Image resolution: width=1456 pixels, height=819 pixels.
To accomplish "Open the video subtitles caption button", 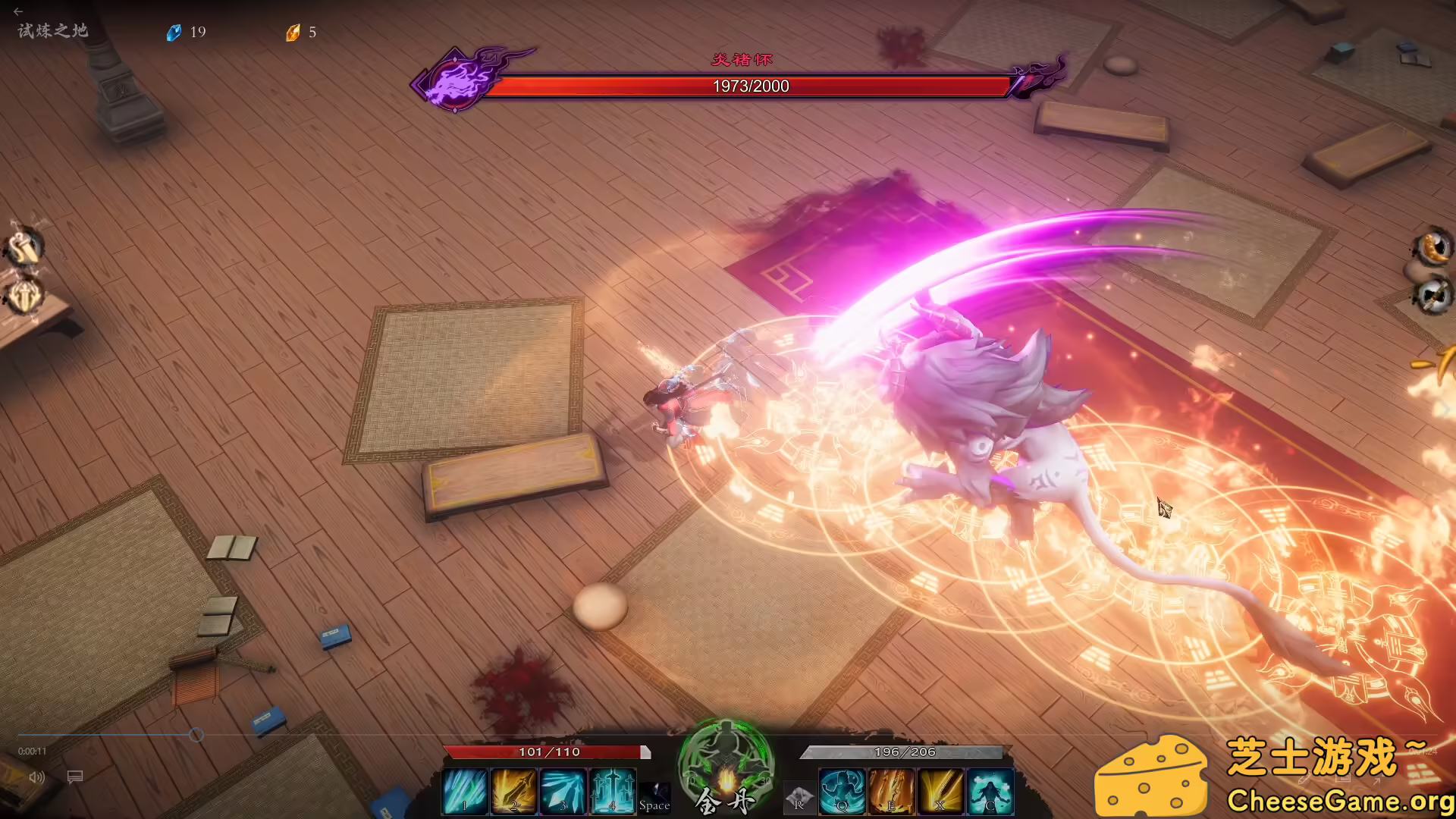I will tap(74, 777).
